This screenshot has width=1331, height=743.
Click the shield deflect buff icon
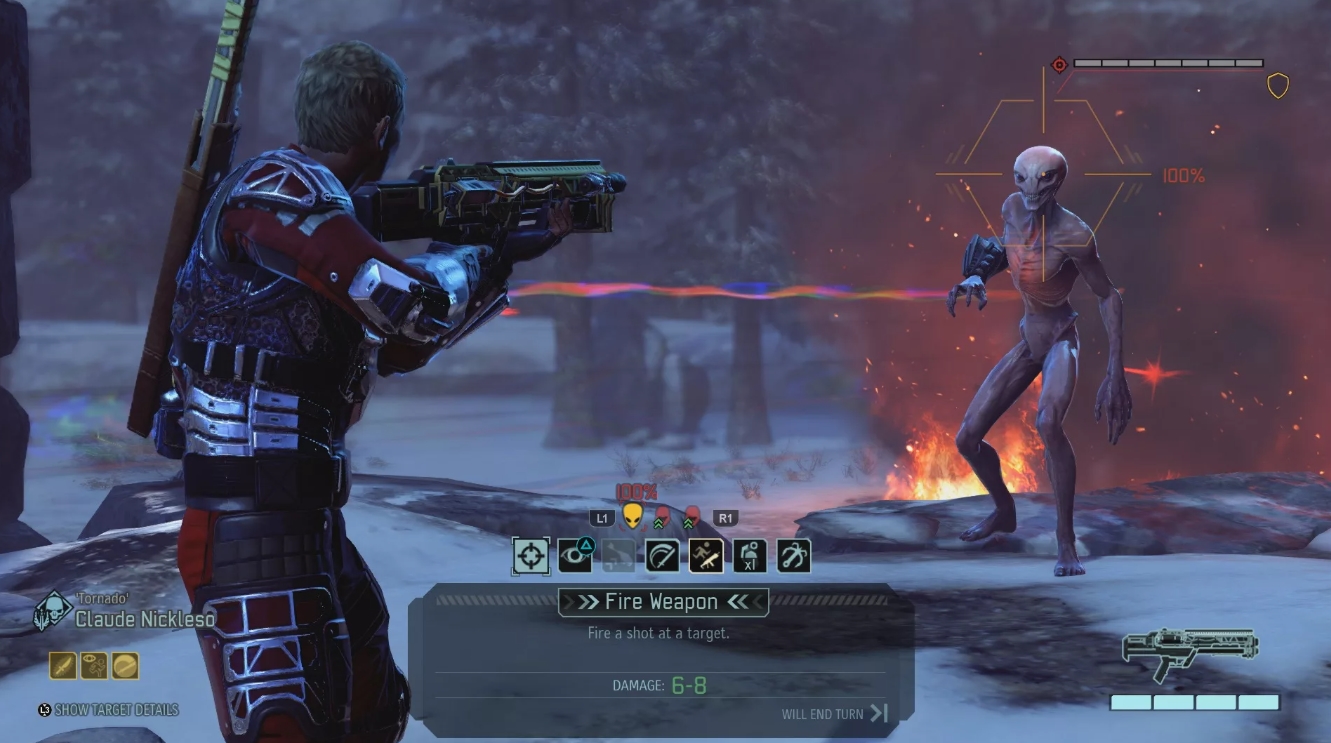(x=125, y=665)
